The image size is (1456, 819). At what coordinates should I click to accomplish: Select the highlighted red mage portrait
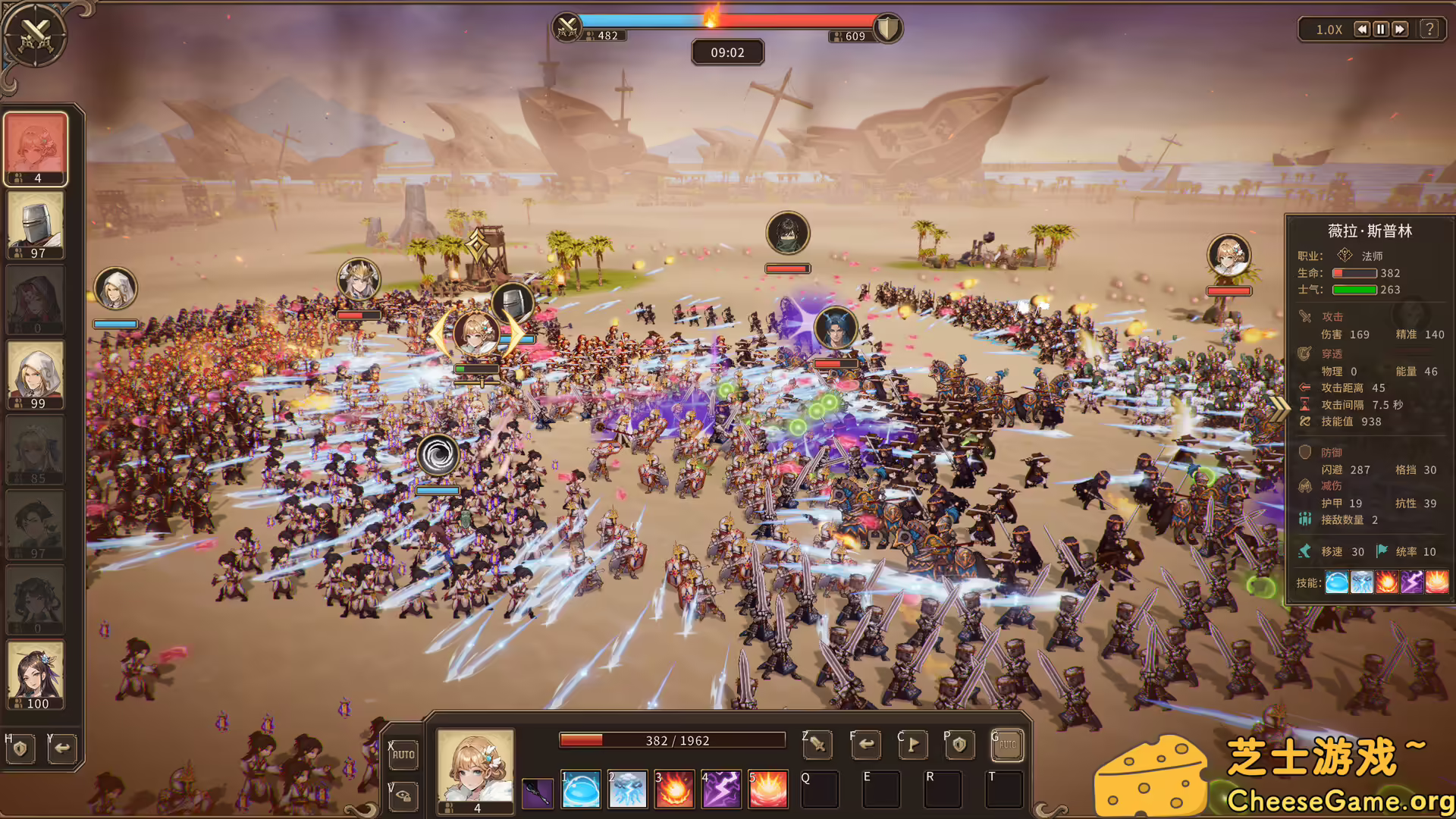coord(36,149)
